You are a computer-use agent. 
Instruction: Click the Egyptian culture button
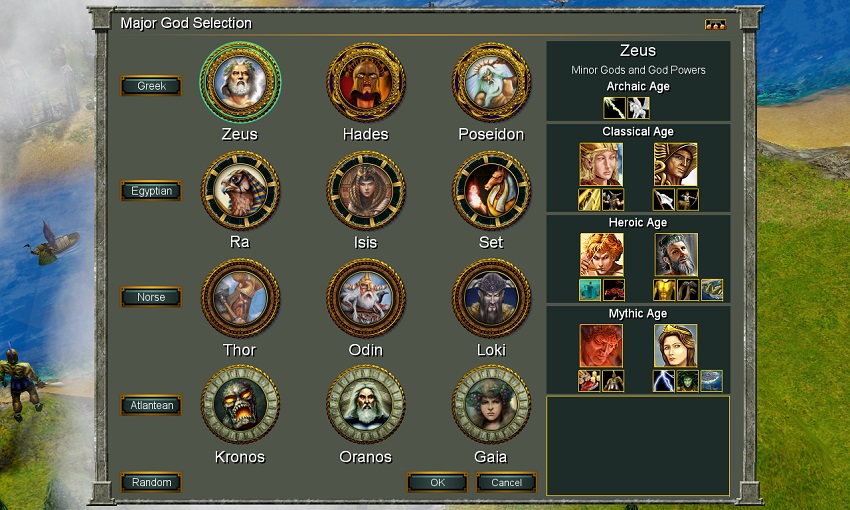(151, 191)
